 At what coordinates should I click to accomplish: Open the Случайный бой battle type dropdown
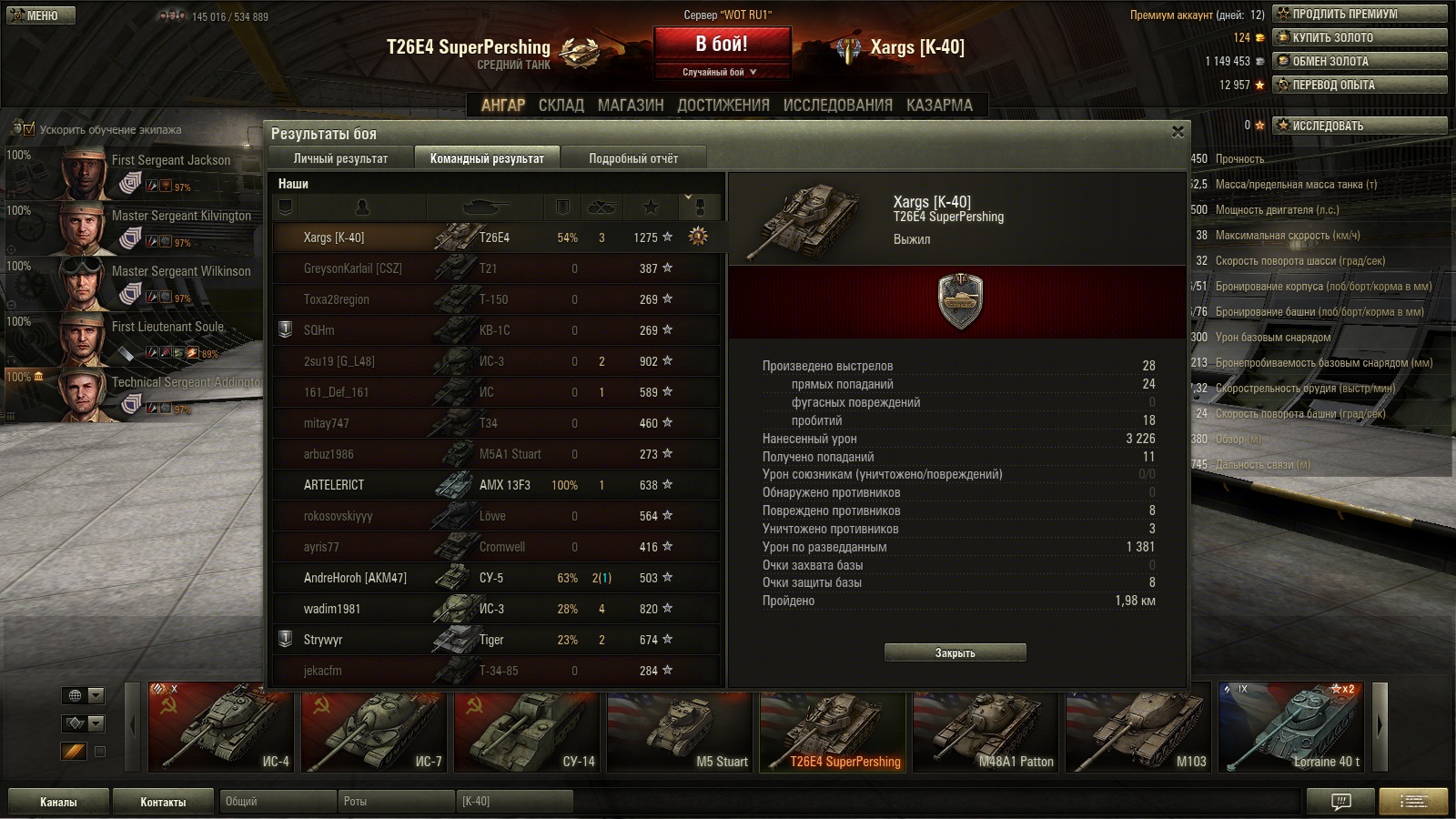pyautogui.click(x=721, y=72)
